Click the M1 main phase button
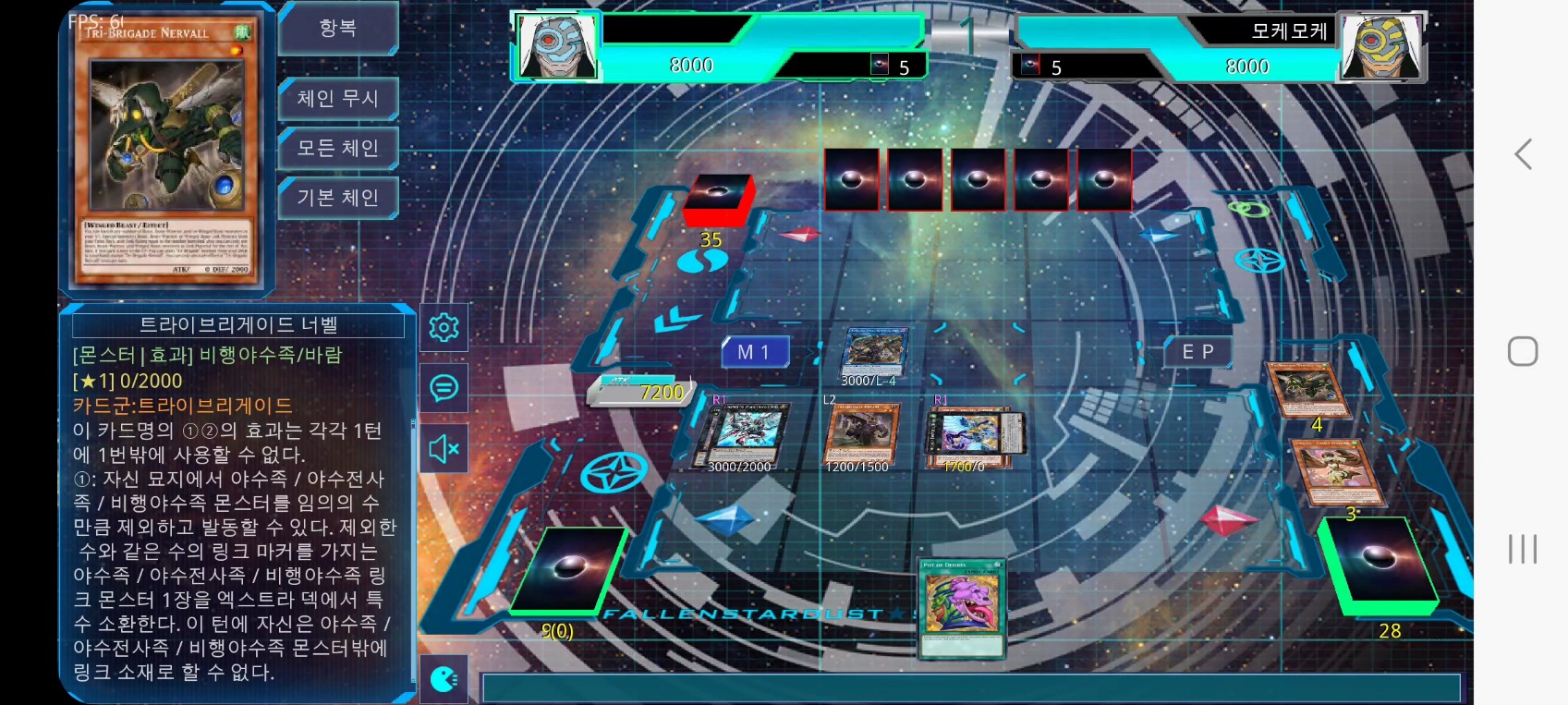This screenshot has width=1568, height=705. click(x=756, y=352)
